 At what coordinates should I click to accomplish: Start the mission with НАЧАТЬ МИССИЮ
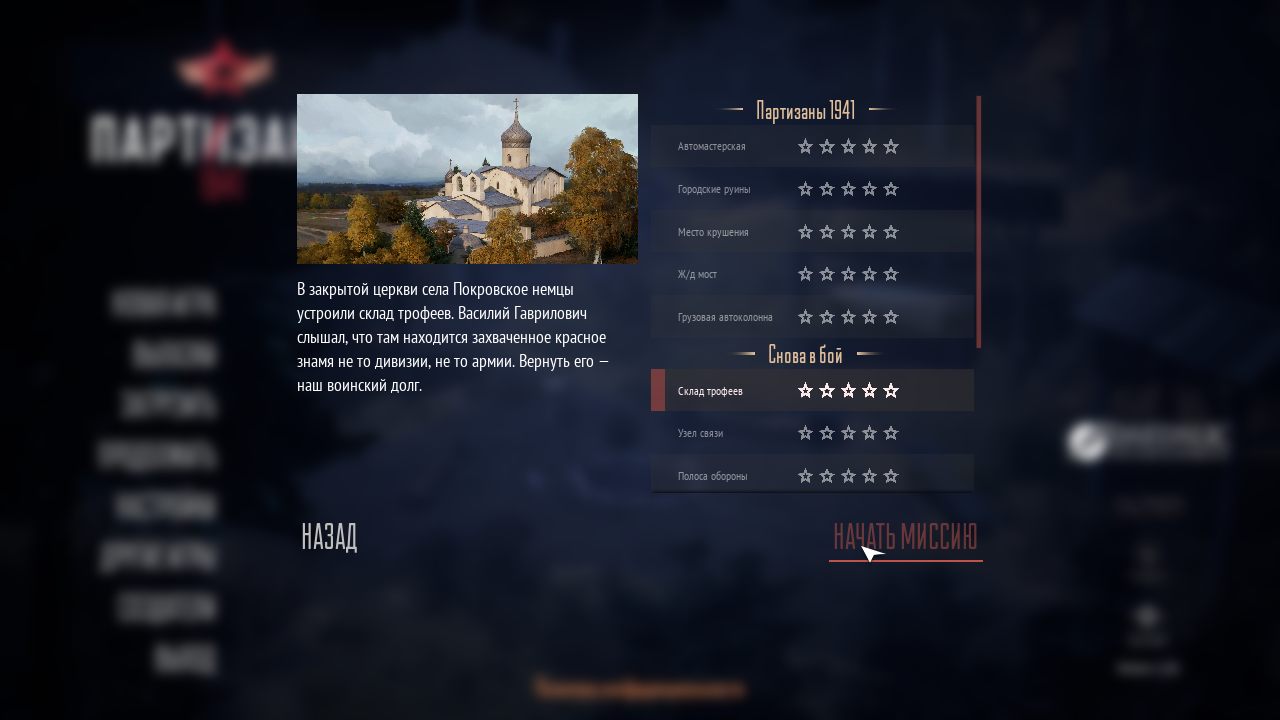coord(905,537)
